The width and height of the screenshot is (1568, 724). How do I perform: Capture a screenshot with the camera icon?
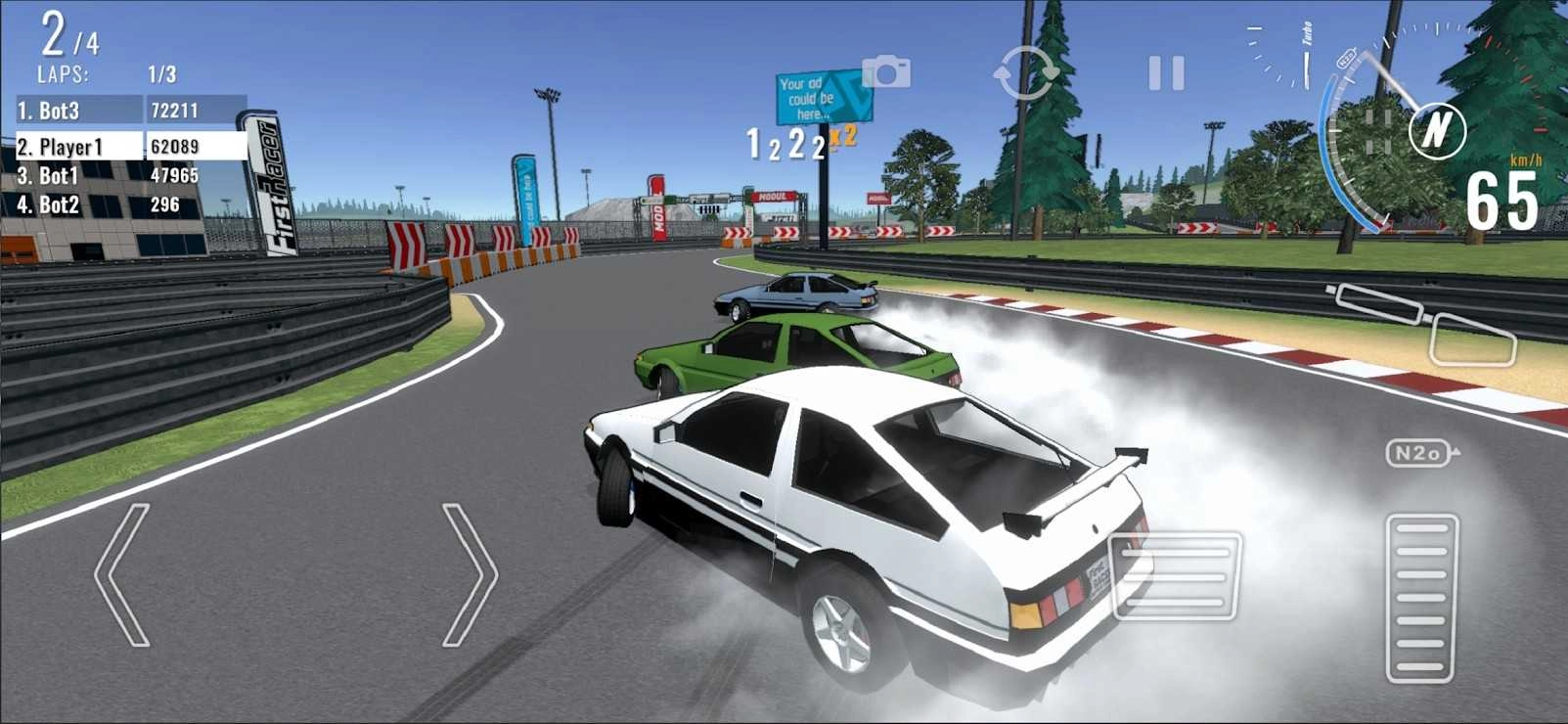point(885,73)
